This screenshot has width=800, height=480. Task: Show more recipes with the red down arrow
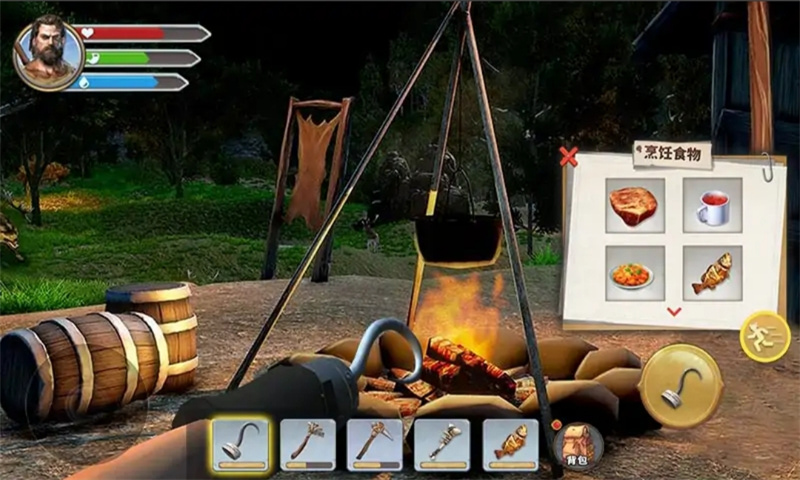pos(674,312)
